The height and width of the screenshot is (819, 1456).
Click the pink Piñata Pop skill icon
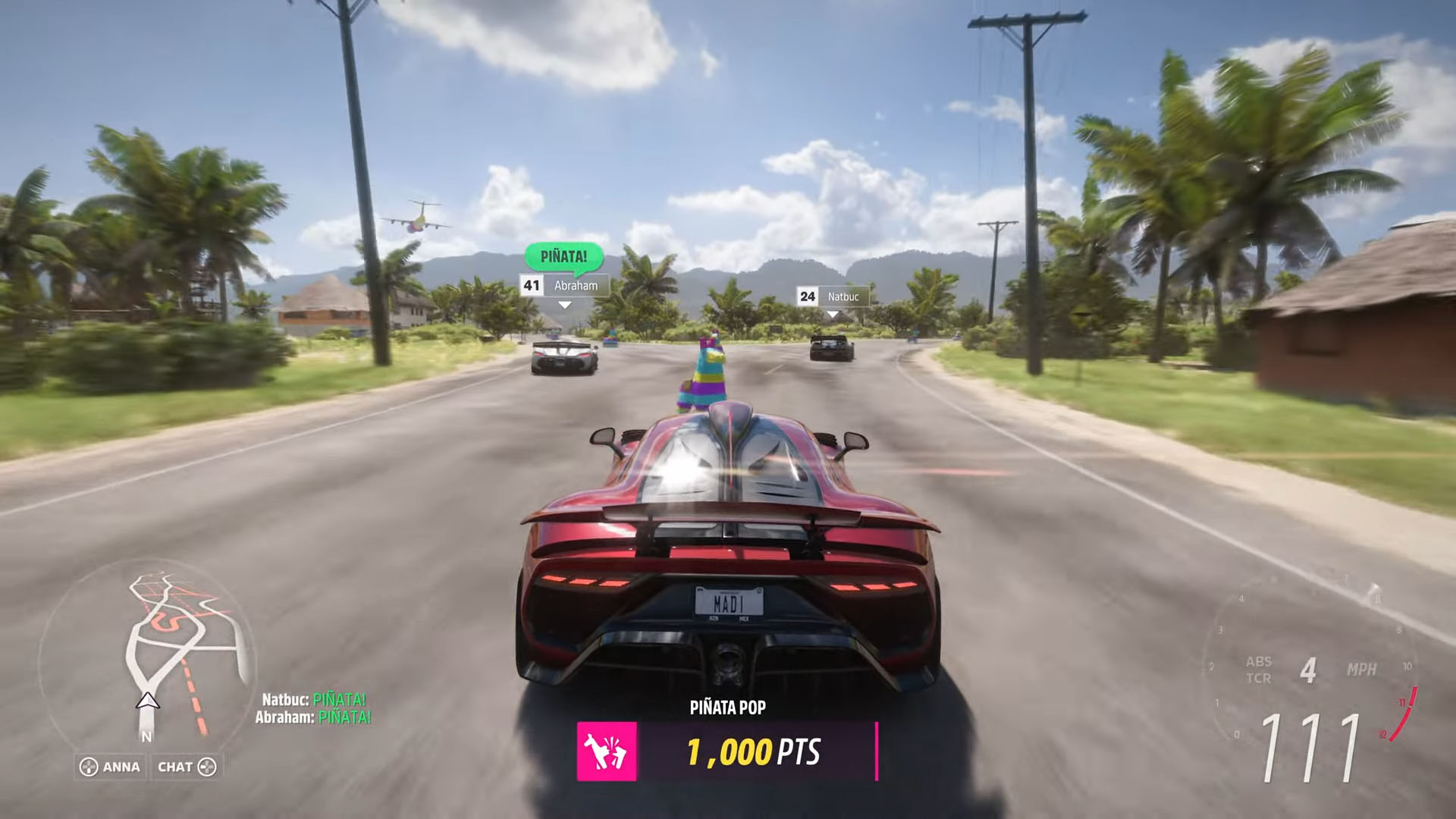pyautogui.click(x=607, y=752)
